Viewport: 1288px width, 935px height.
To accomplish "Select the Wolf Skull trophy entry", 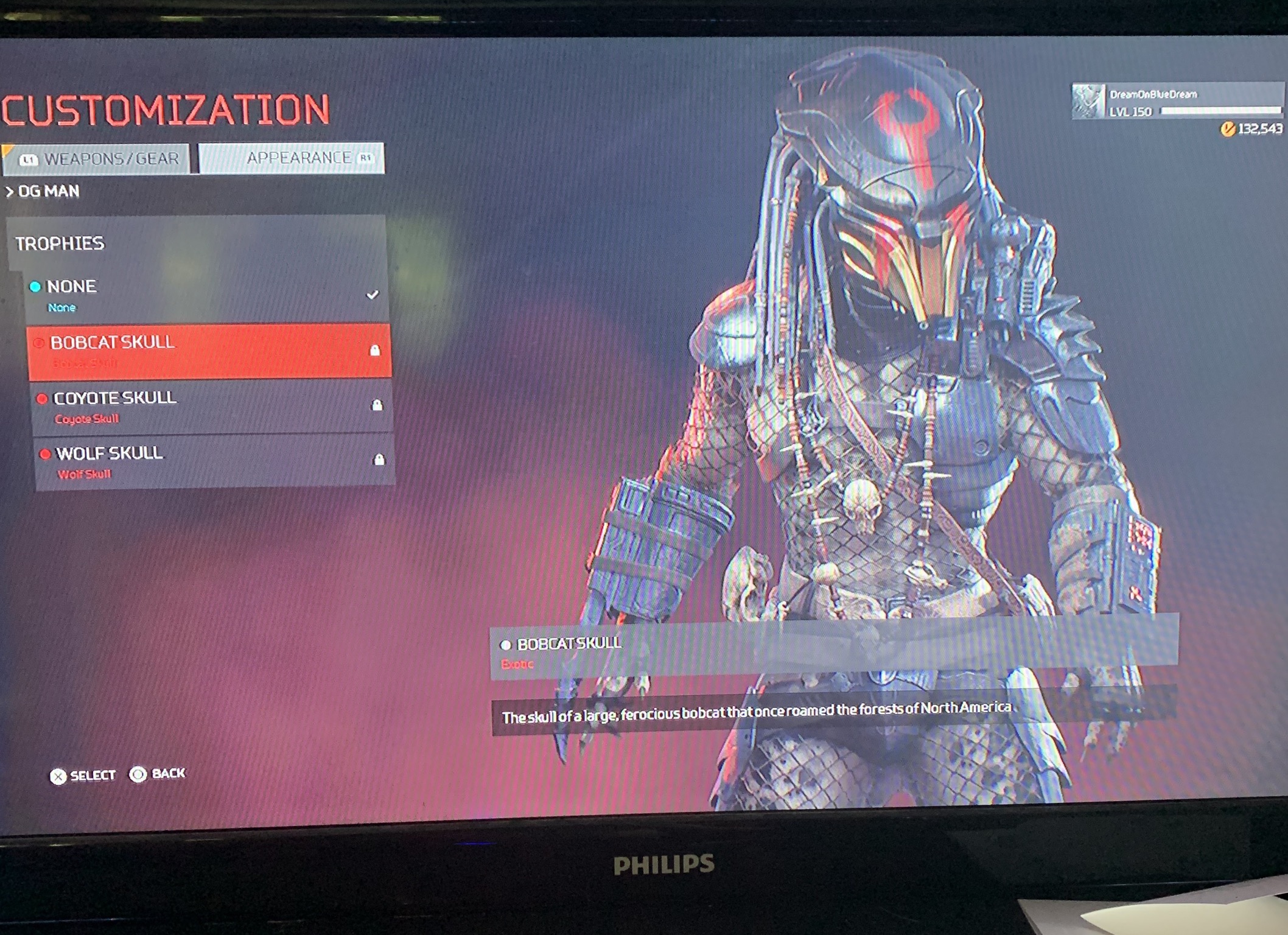I will click(213, 461).
